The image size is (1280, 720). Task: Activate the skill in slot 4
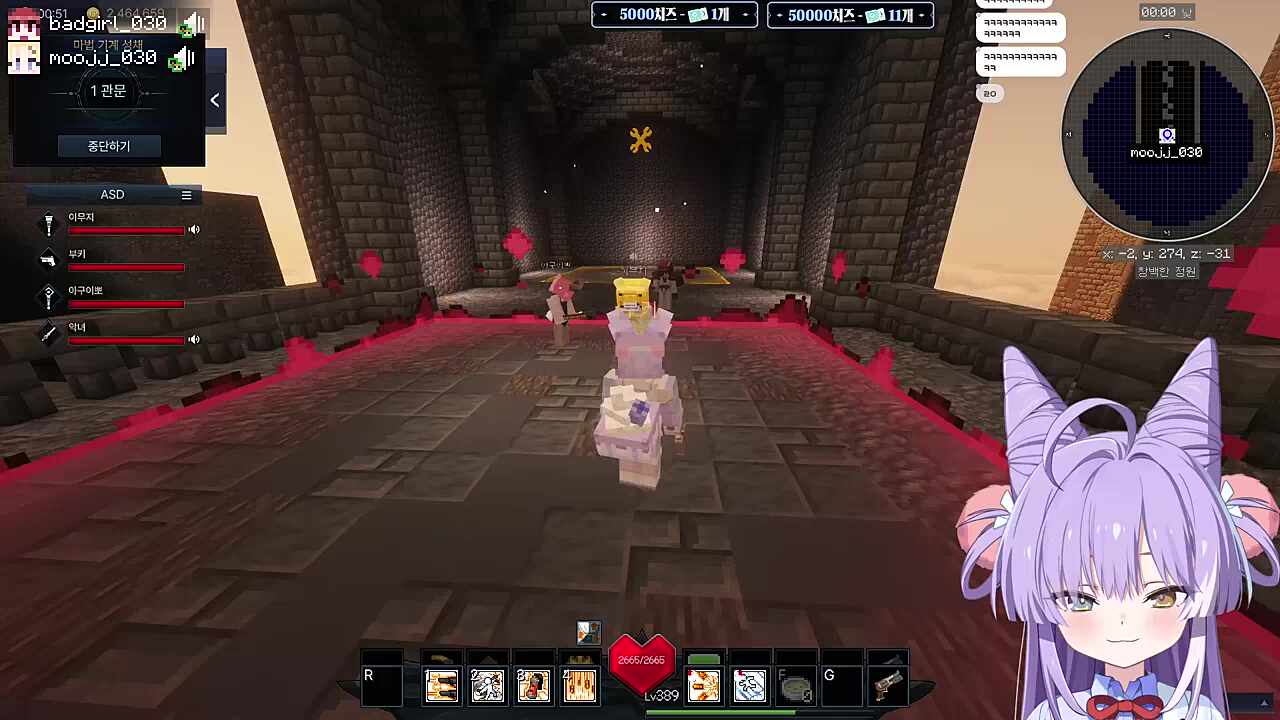(x=579, y=686)
